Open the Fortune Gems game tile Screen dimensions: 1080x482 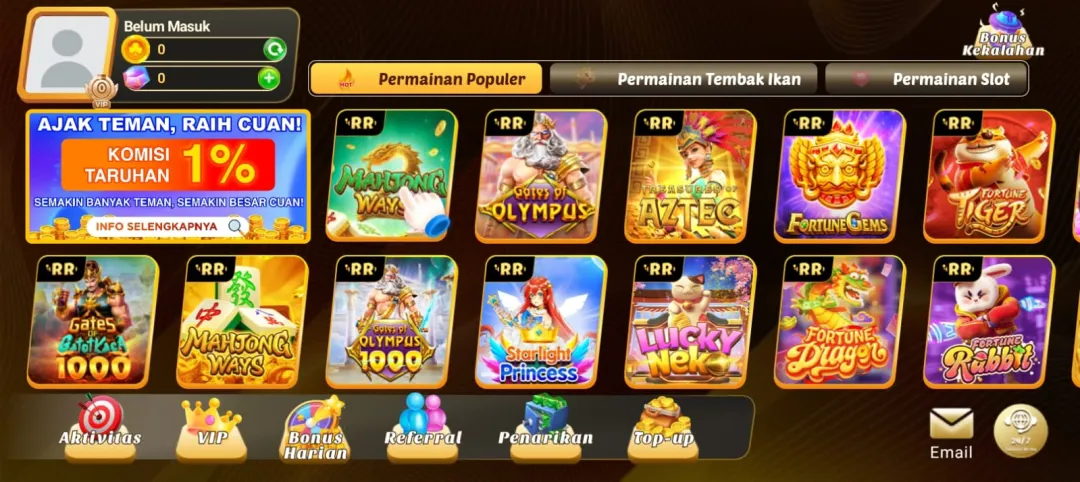click(x=840, y=176)
